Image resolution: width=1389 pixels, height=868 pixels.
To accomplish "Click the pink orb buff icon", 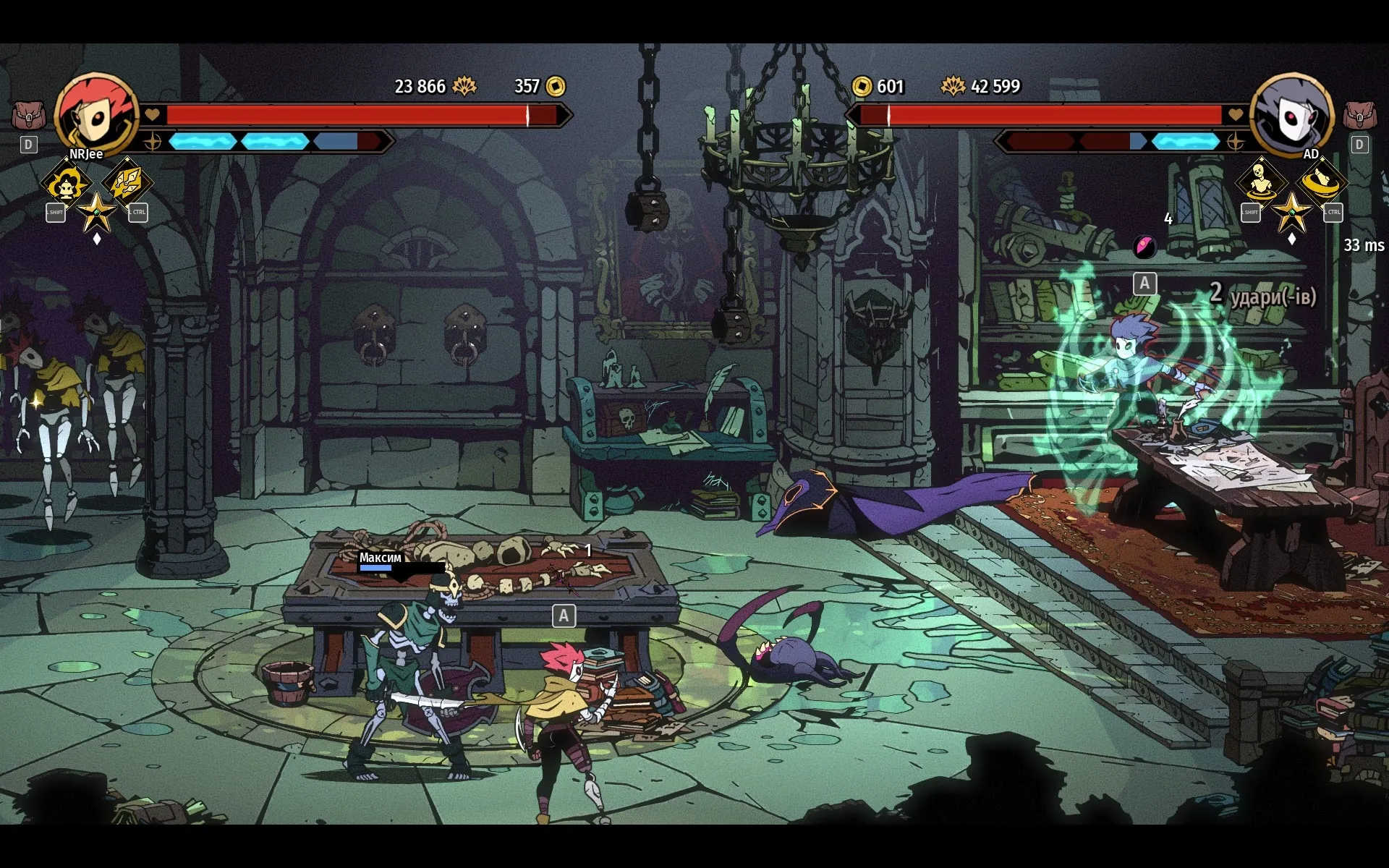I will tap(1144, 247).
